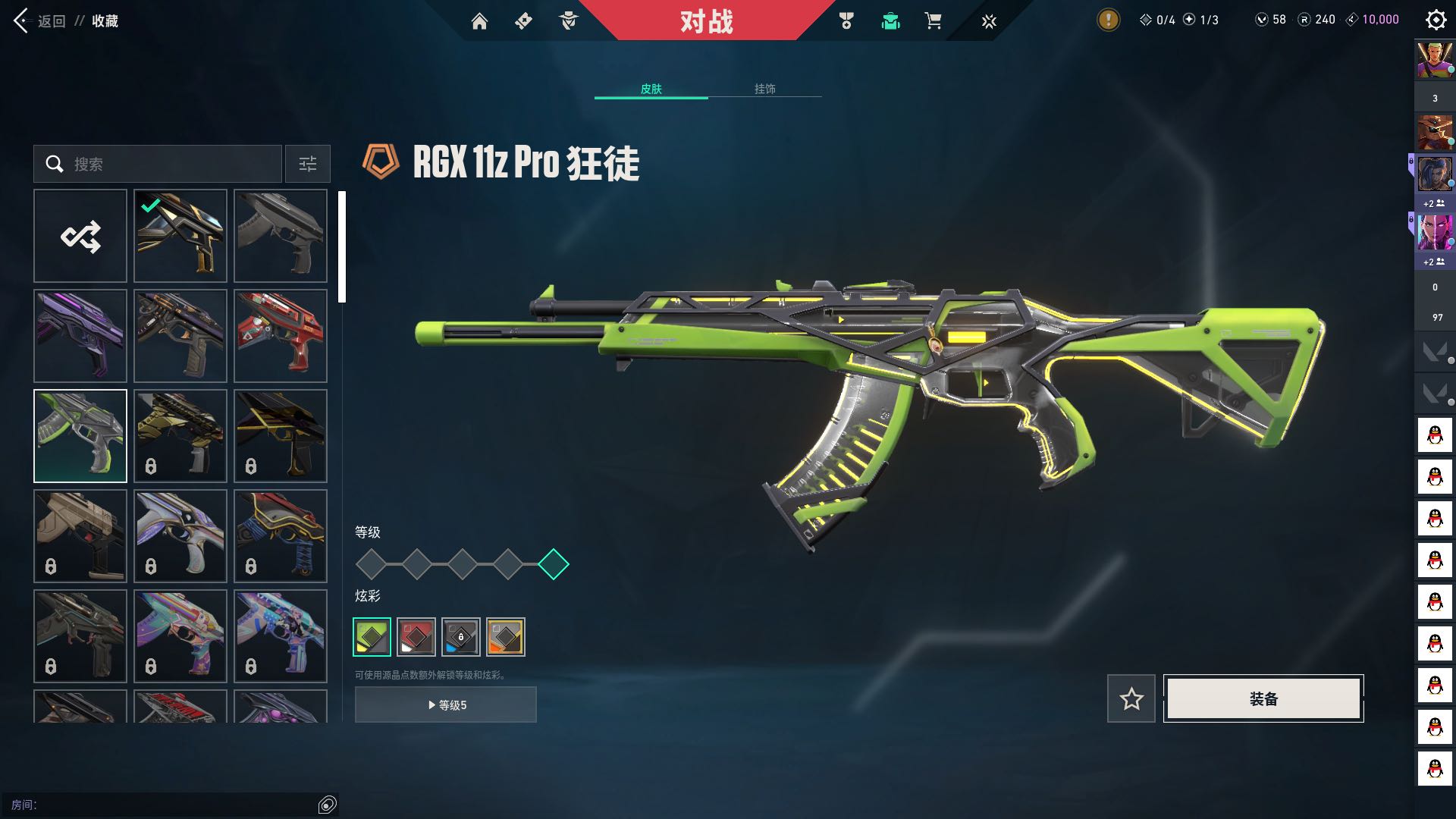Open the skin filter options
This screenshot has width=1456, height=819.
pos(307,164)
